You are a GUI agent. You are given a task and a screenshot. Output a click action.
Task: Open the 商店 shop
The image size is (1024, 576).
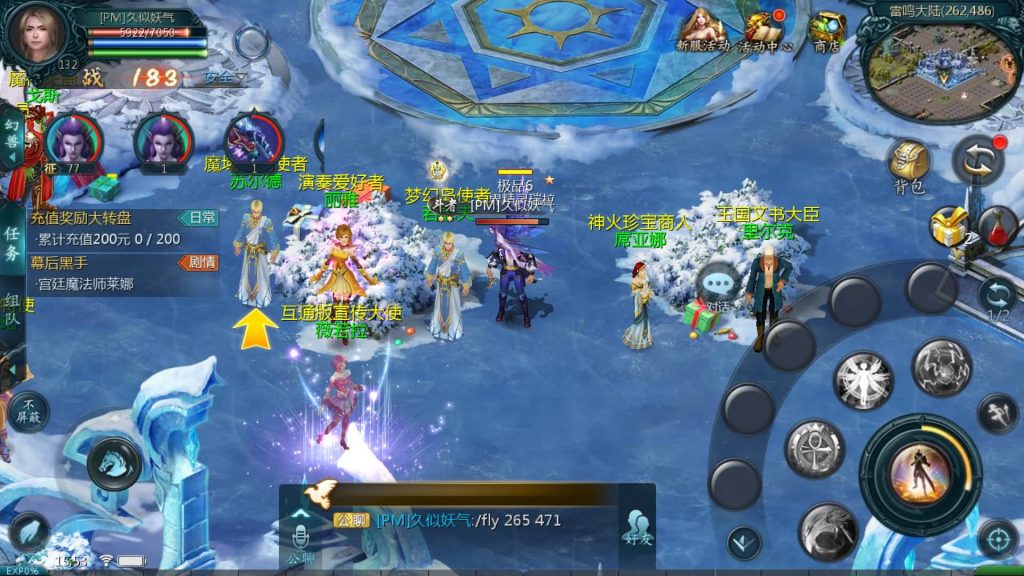[826, 31]
